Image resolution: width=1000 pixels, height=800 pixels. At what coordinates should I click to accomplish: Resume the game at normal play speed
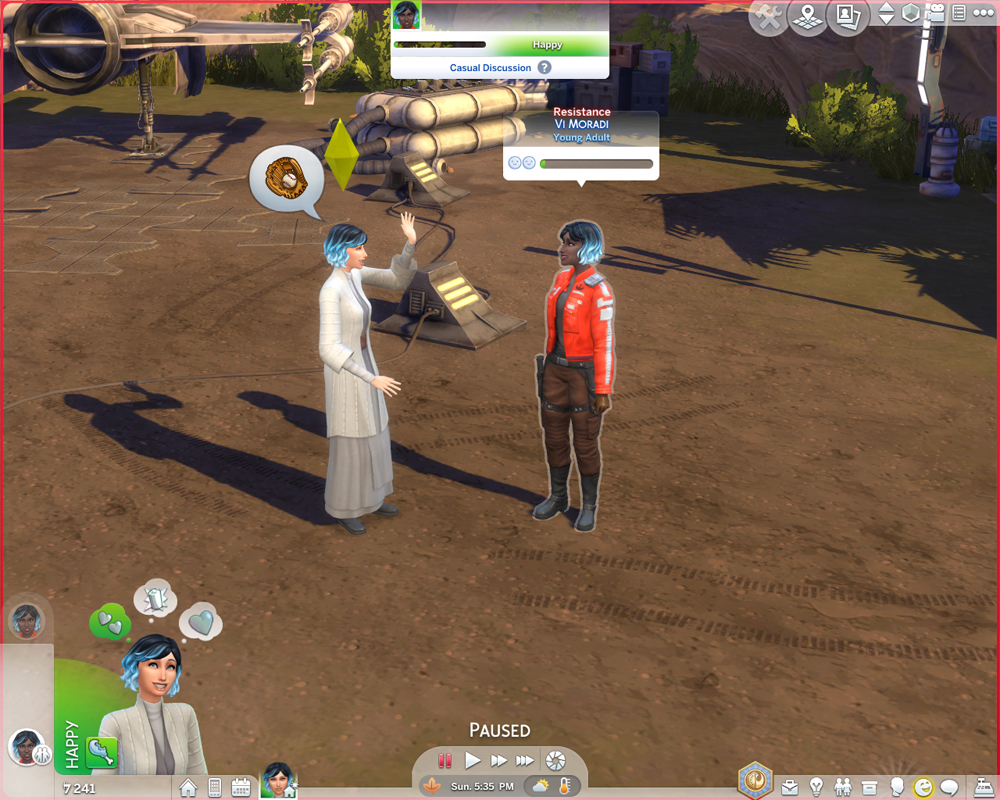(473, 761)
